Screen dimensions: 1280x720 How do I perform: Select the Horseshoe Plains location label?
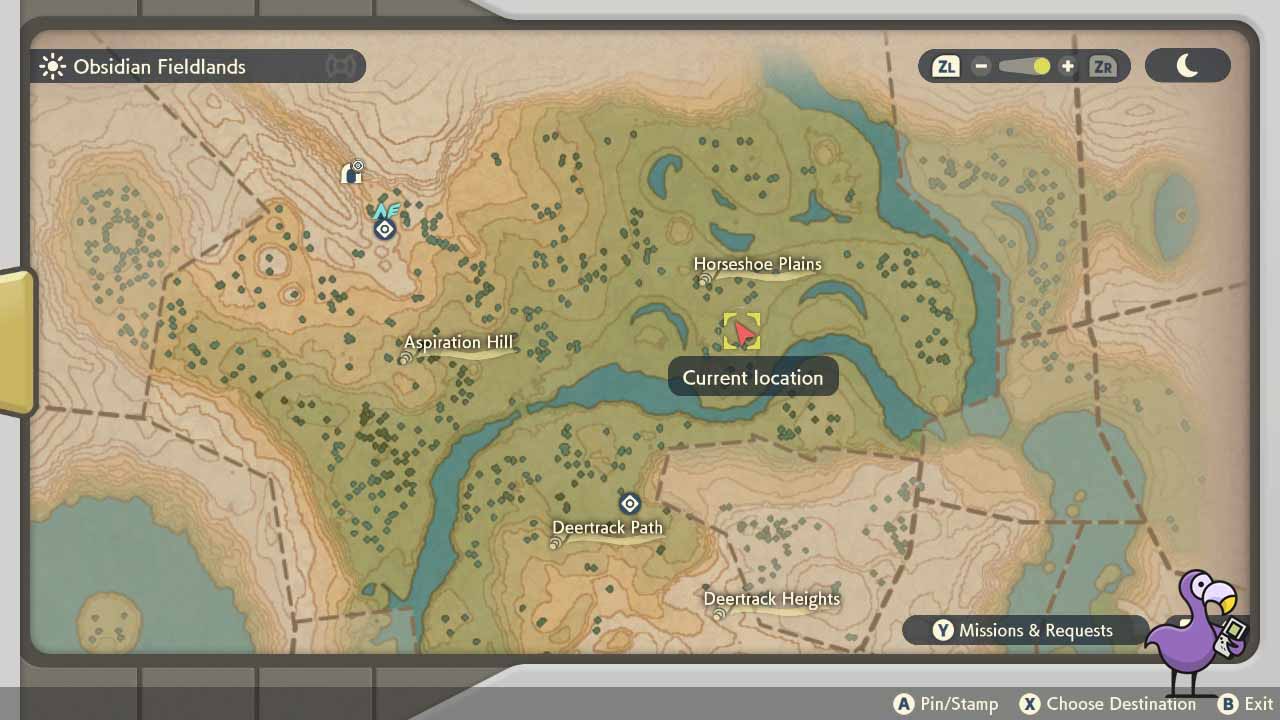(756, 264)
